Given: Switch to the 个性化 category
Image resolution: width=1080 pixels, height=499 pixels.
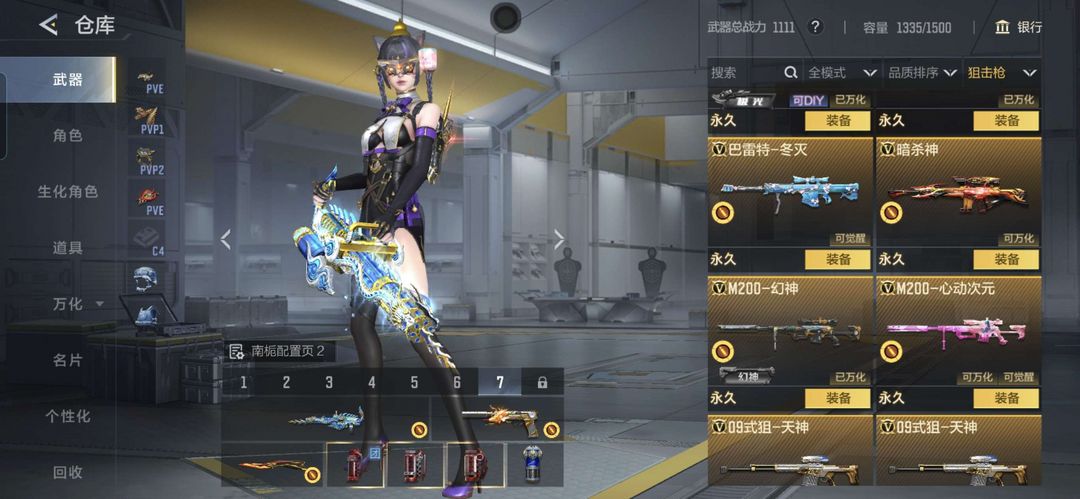Looking at the screenshot, I should point(68,415).
